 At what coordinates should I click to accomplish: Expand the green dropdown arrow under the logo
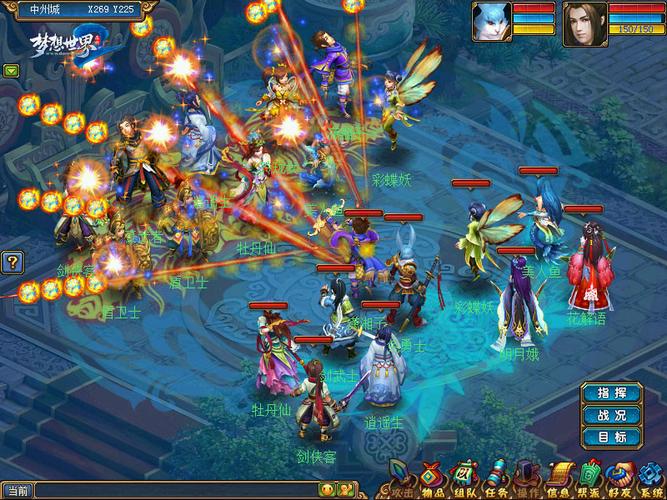(x=11, y=71)
